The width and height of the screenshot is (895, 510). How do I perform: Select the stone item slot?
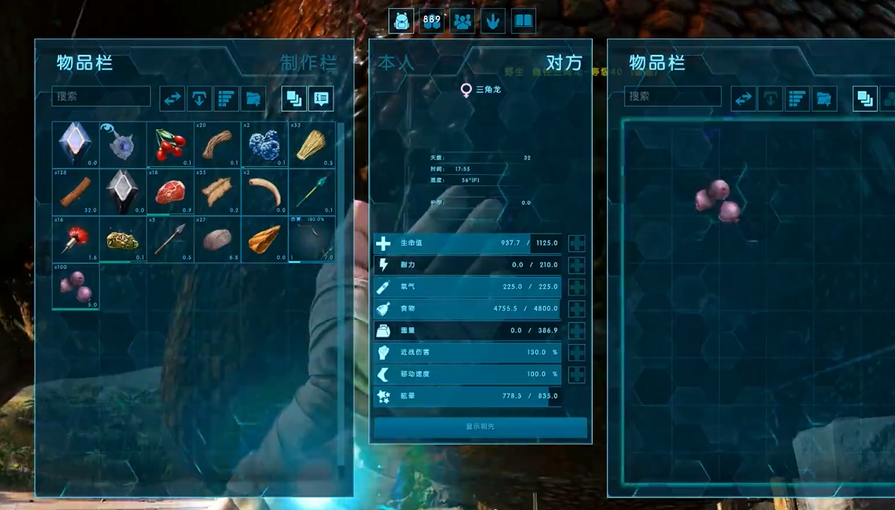pyautogui.click(x=217, y=239)
